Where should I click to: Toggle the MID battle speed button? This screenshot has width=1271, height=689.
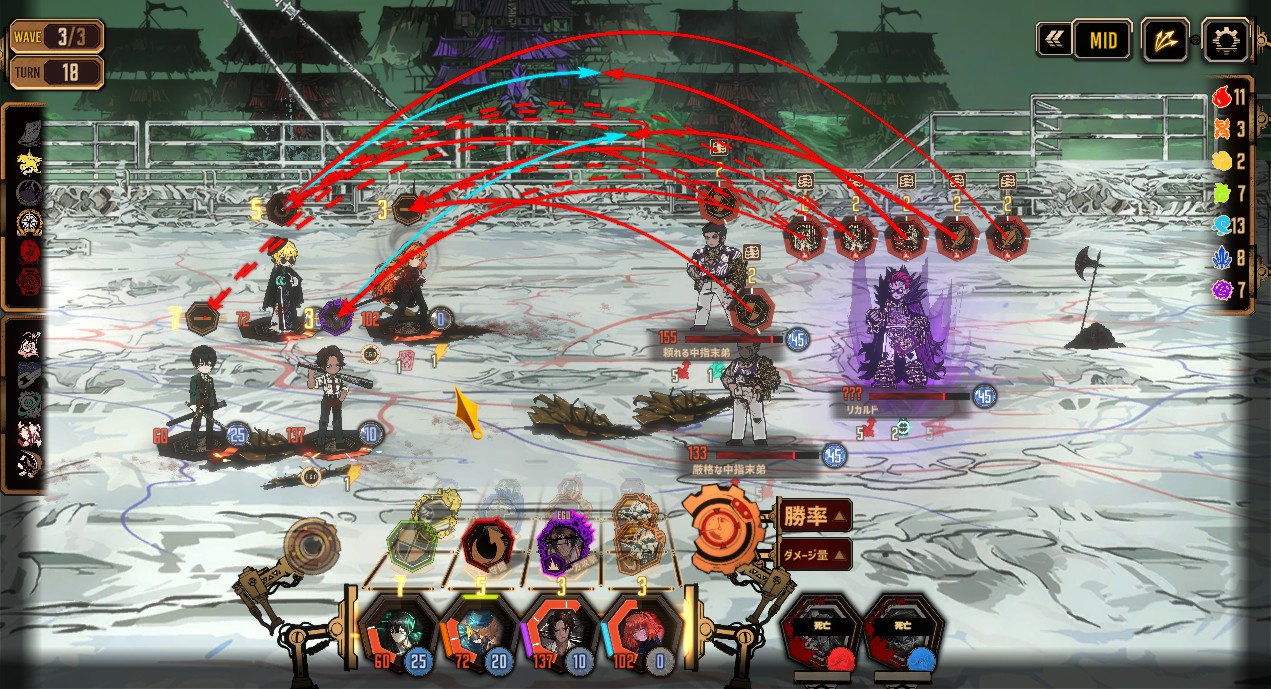[x=1102, y=41]
